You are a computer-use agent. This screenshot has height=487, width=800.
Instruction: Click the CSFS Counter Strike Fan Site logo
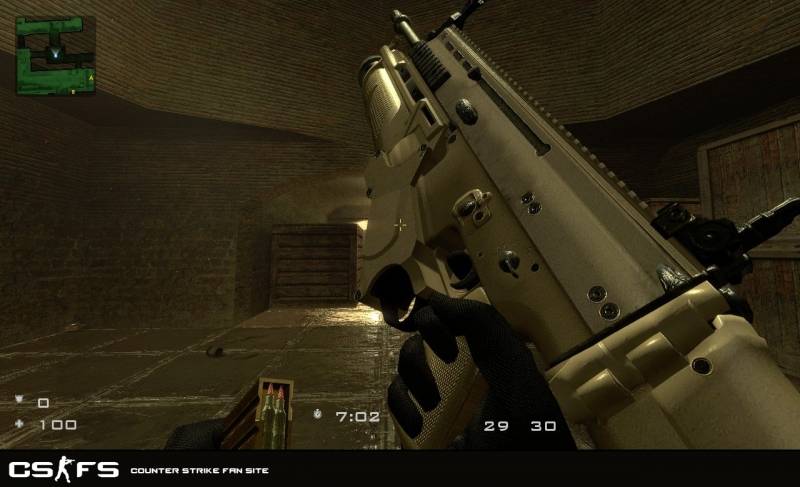(64, 469)
